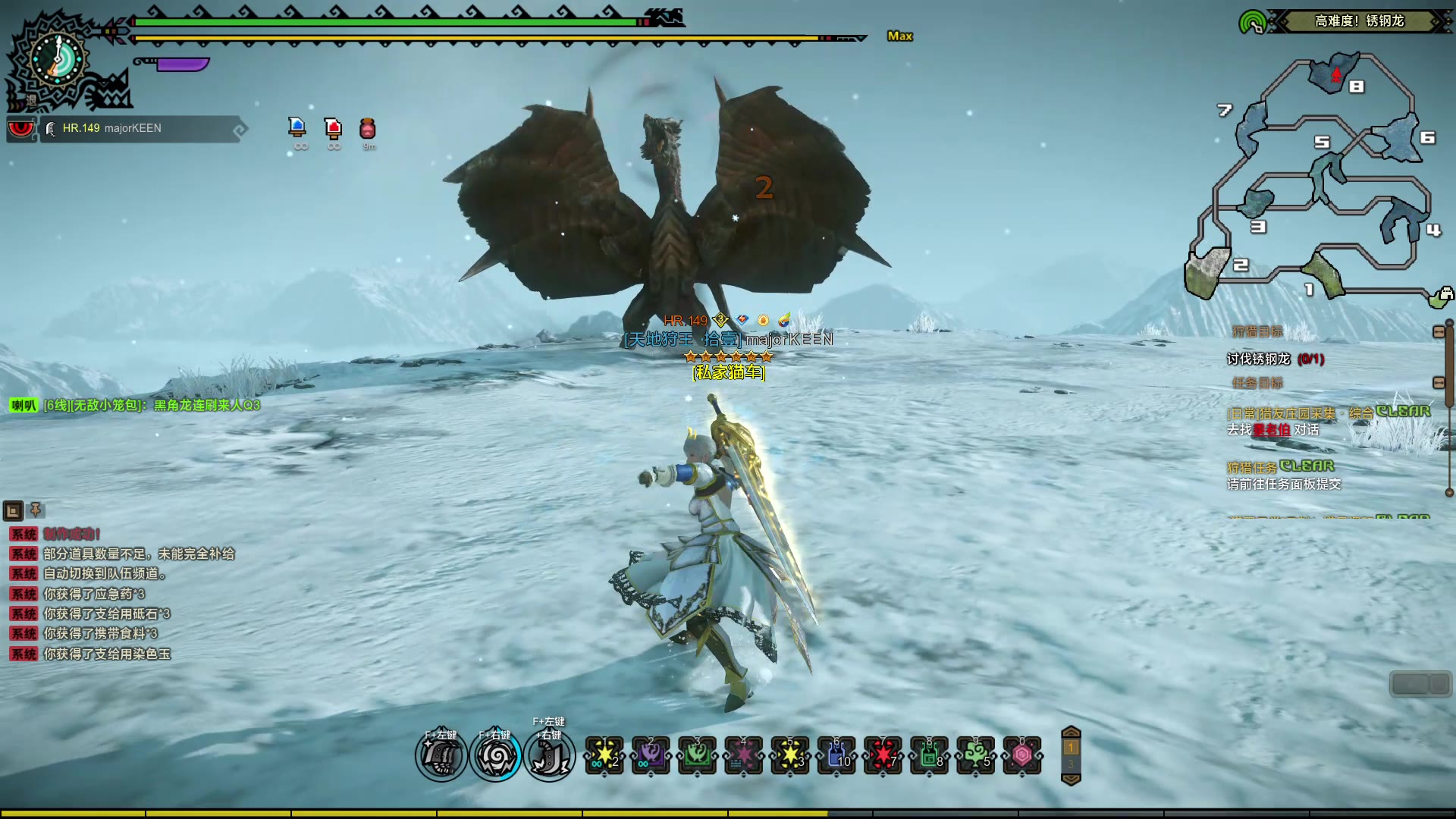Use the pink hexagon gem item
The width and height of the screenshot is (1456, 819).
click(1022, 755)
